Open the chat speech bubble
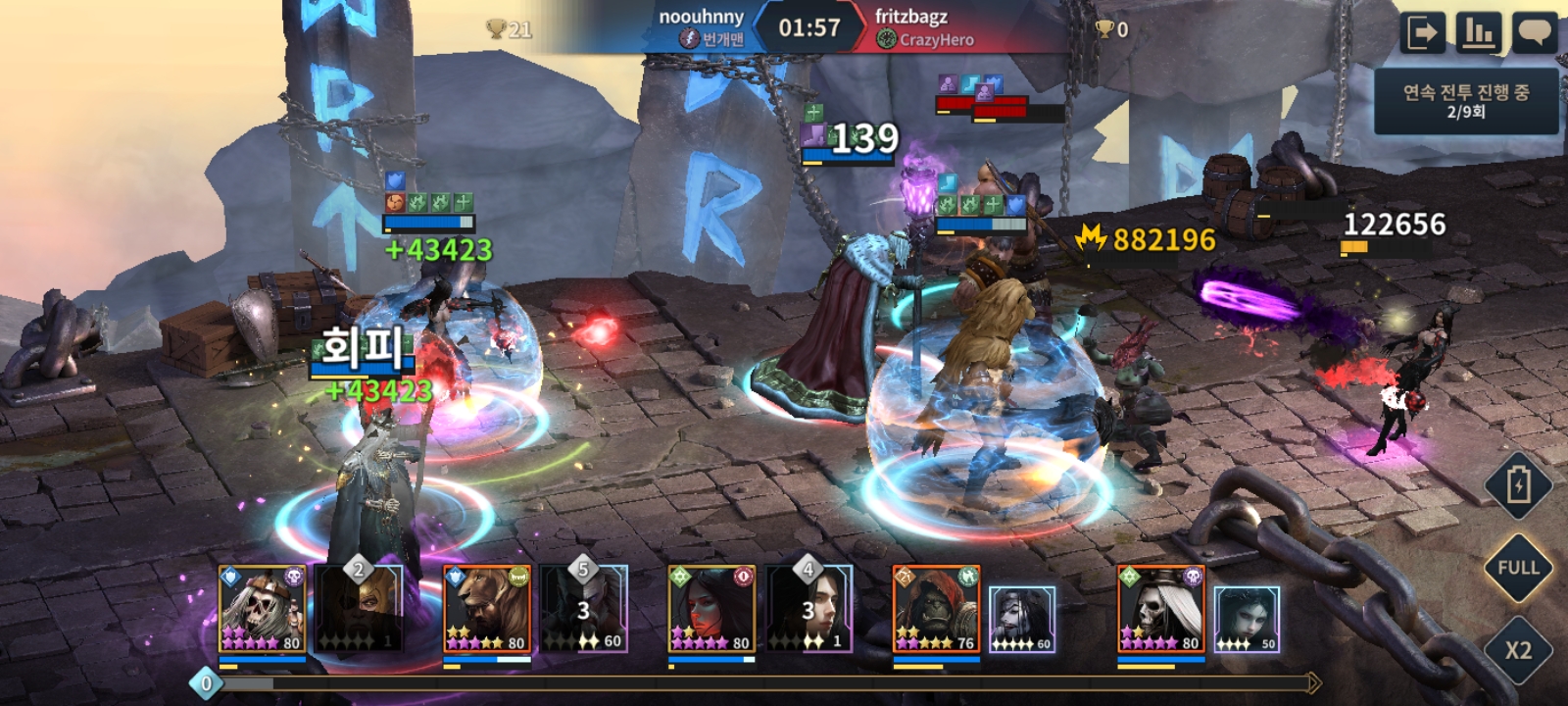 pyautogui.click(x=1534, y=33)
